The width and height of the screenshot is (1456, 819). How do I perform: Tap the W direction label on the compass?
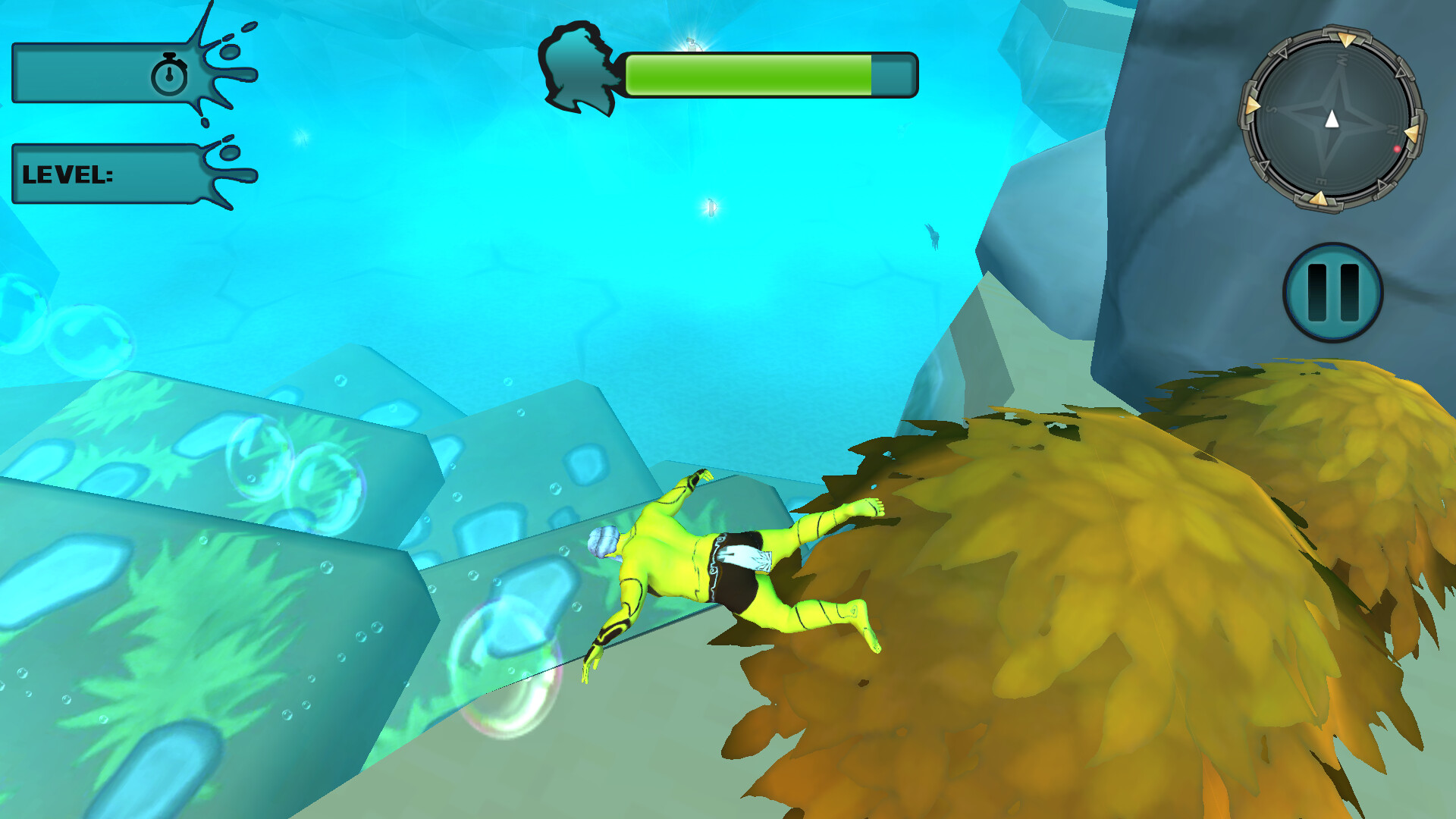tap(1342, 59)
